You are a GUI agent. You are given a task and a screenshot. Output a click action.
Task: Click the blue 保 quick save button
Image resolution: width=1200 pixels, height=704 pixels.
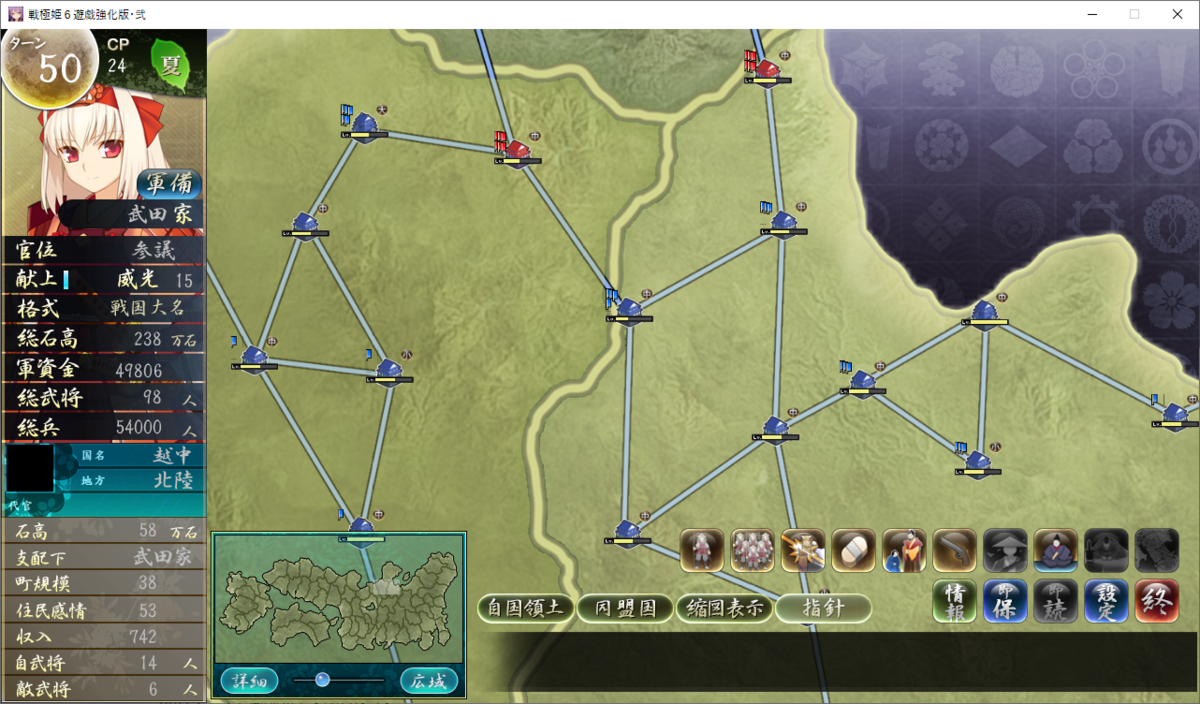click(x=1004, y=602)
